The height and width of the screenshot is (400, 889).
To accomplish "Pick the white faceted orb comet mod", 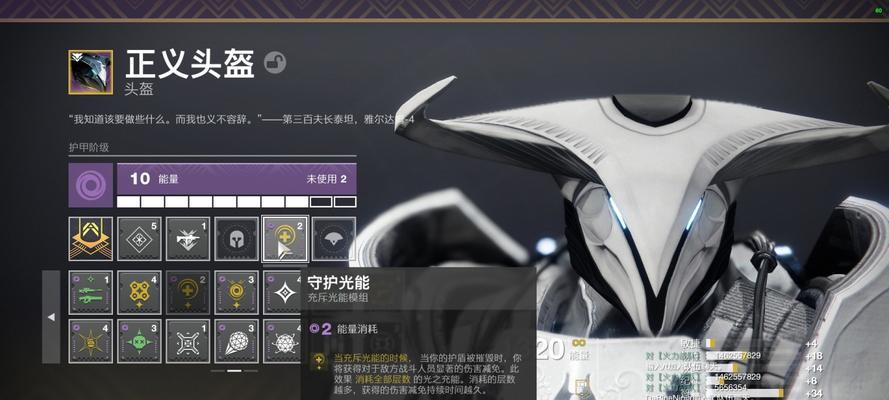I will pos(236,341).
